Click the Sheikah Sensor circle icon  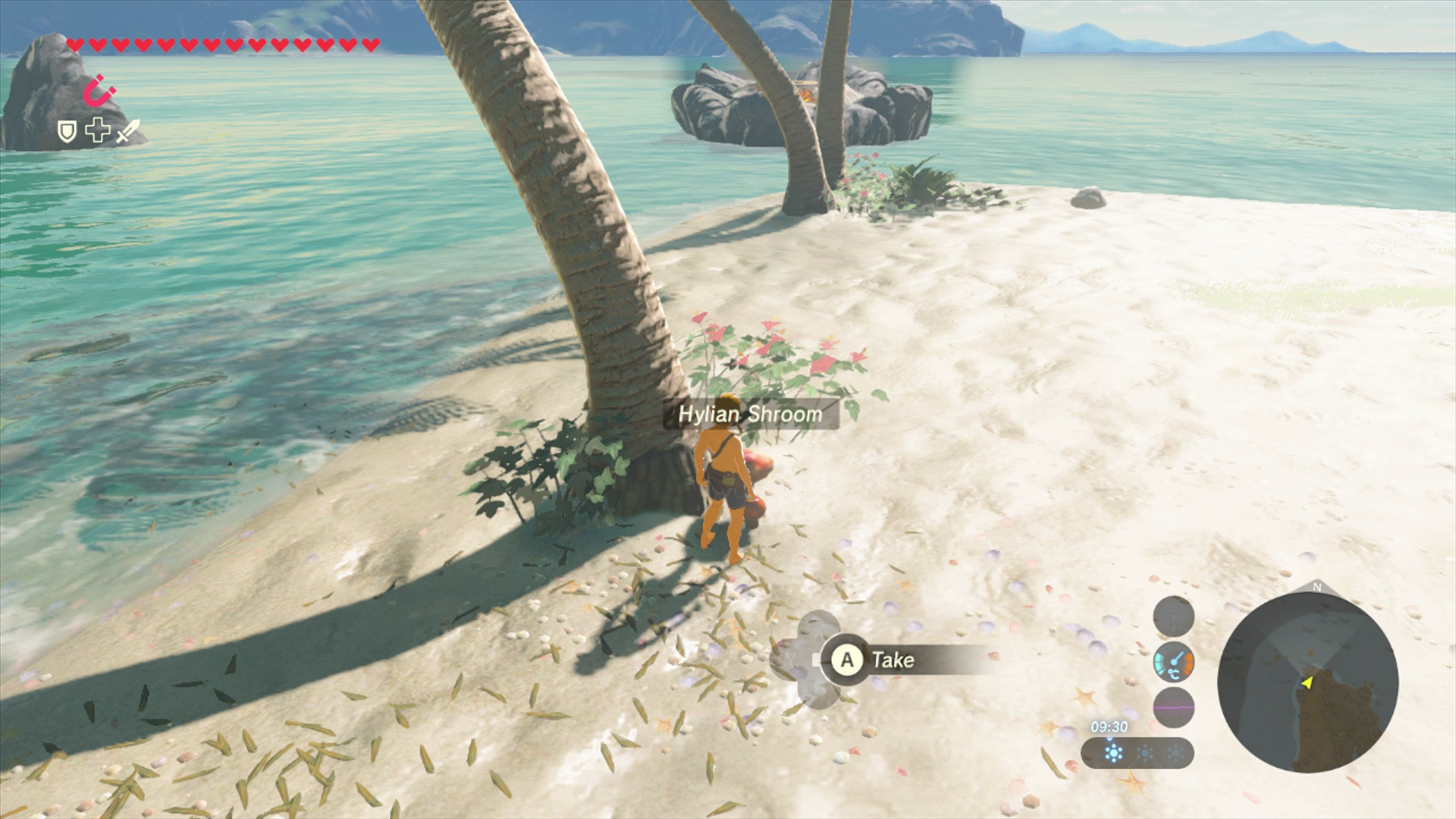1173,617
